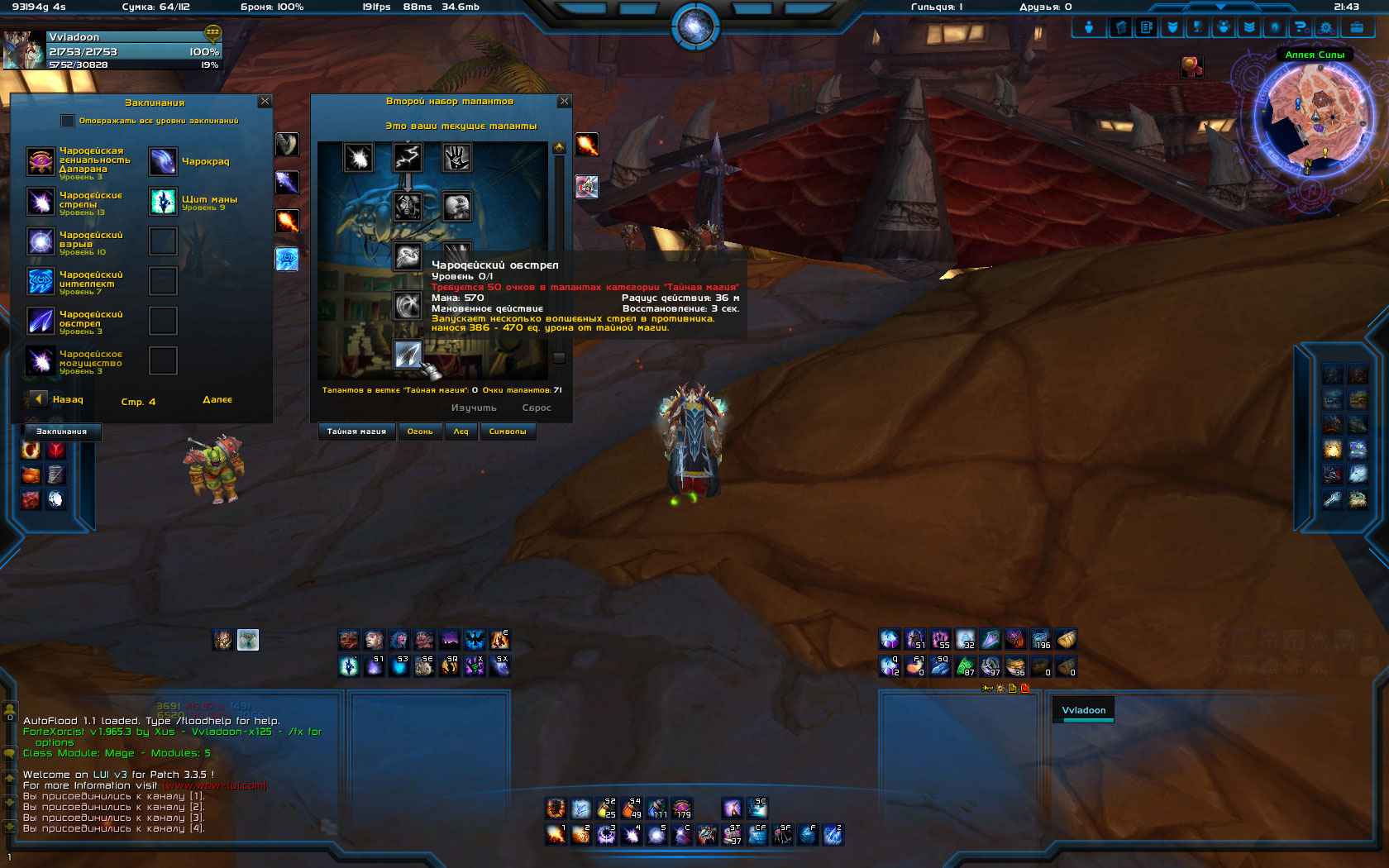
Task: Close the talent window
Action: [565, 101]
